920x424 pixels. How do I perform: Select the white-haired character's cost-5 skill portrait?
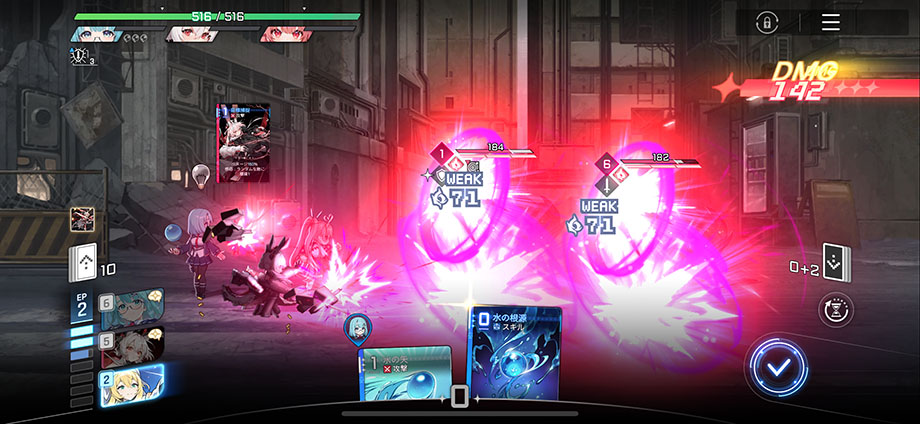(131, 344)
